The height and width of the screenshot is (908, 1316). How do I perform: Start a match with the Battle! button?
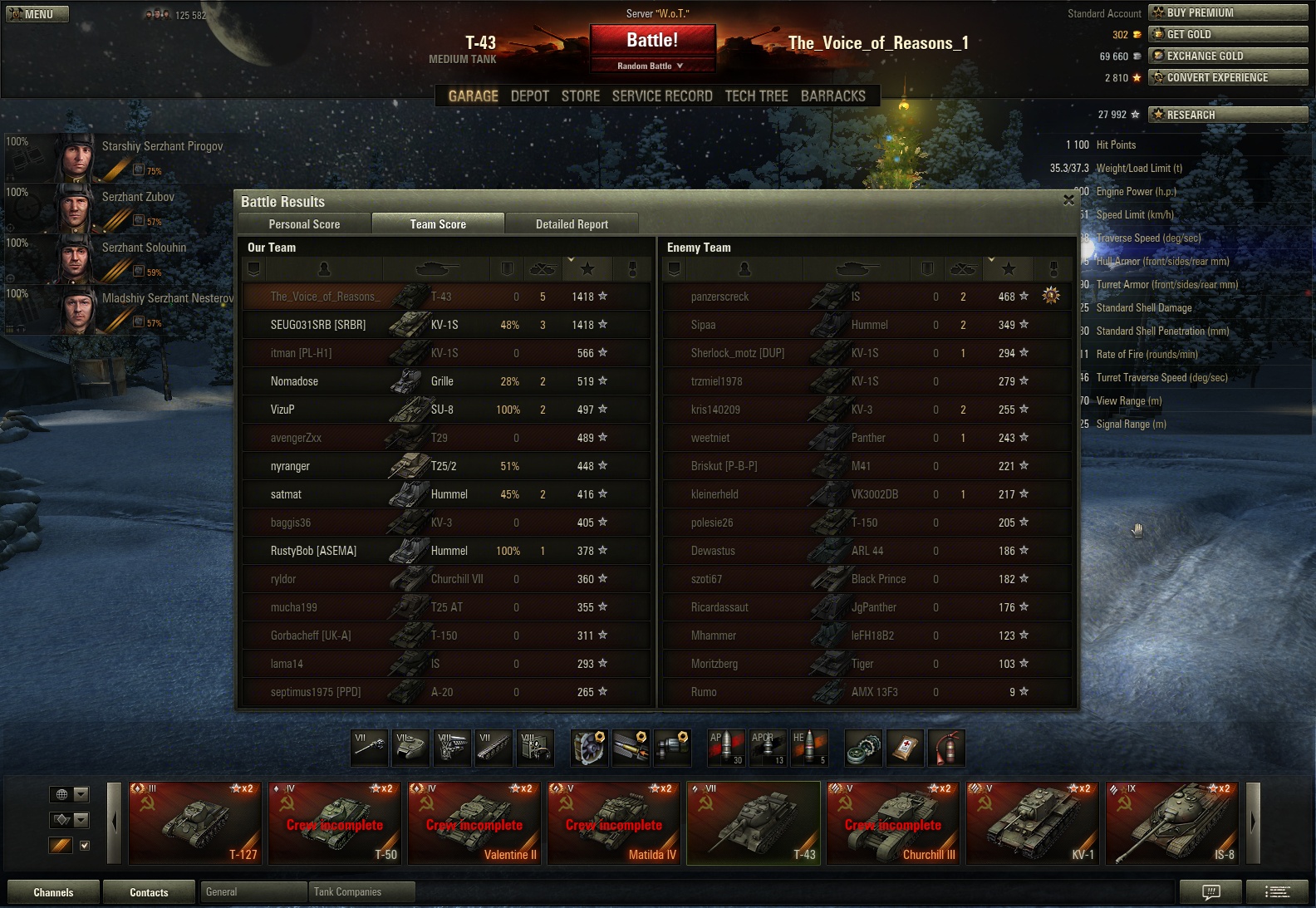[x=652, y=40]
